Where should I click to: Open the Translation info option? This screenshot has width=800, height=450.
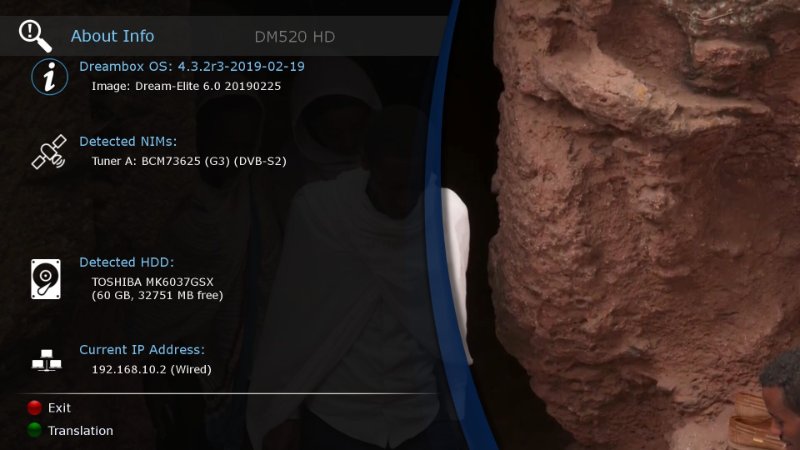point(34,431)
